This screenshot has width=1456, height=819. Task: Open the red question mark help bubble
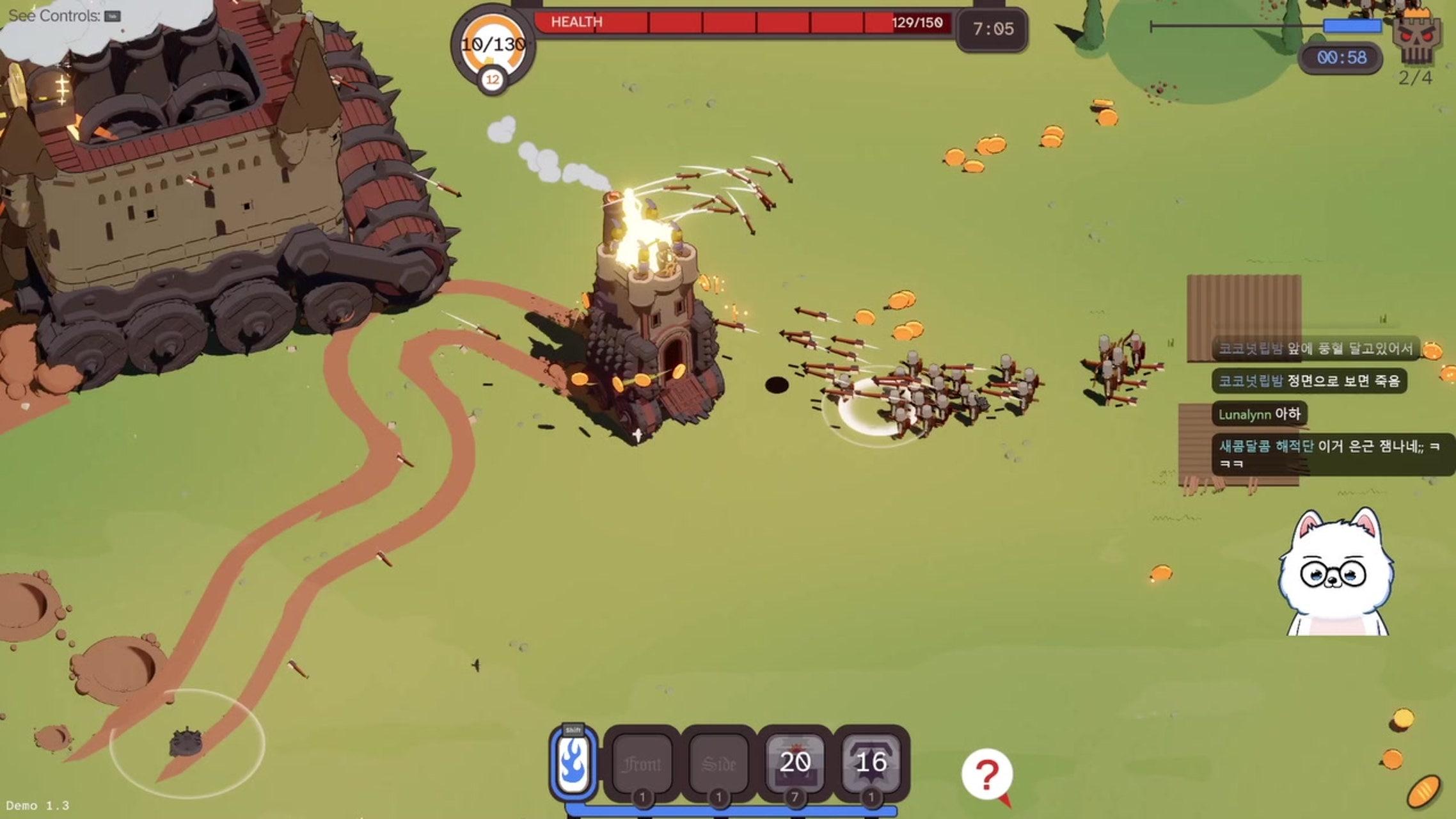[986, 775]
